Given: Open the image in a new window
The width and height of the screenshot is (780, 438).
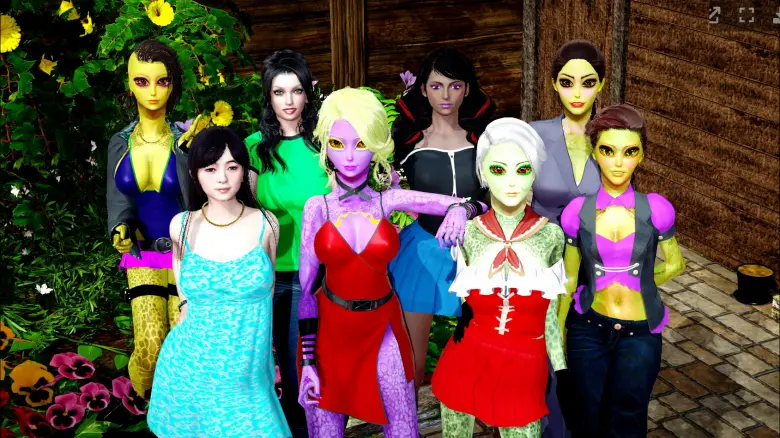Looking at the screenshot, I should point(715,15).
